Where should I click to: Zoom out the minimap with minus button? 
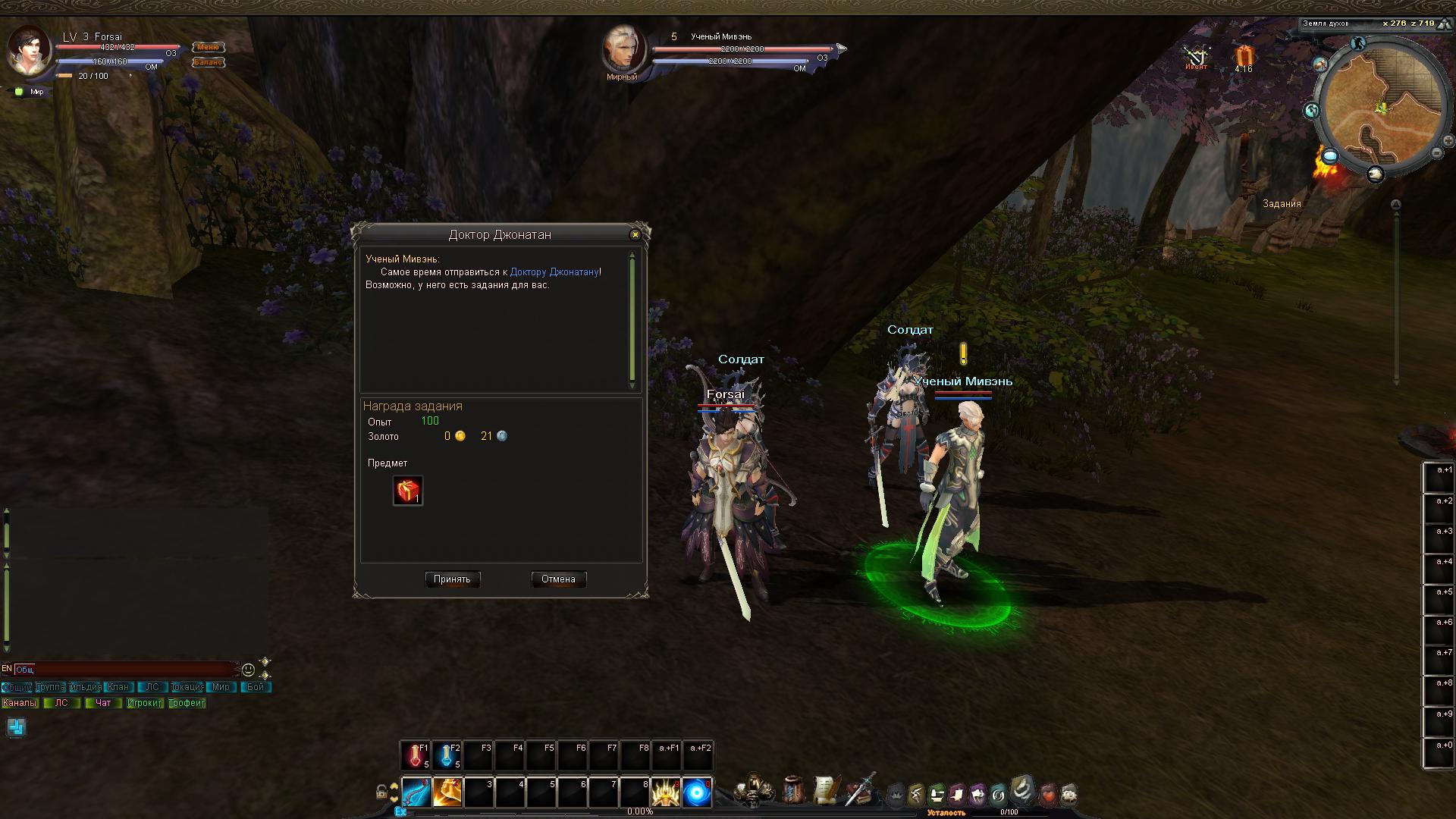point(1436,152)
